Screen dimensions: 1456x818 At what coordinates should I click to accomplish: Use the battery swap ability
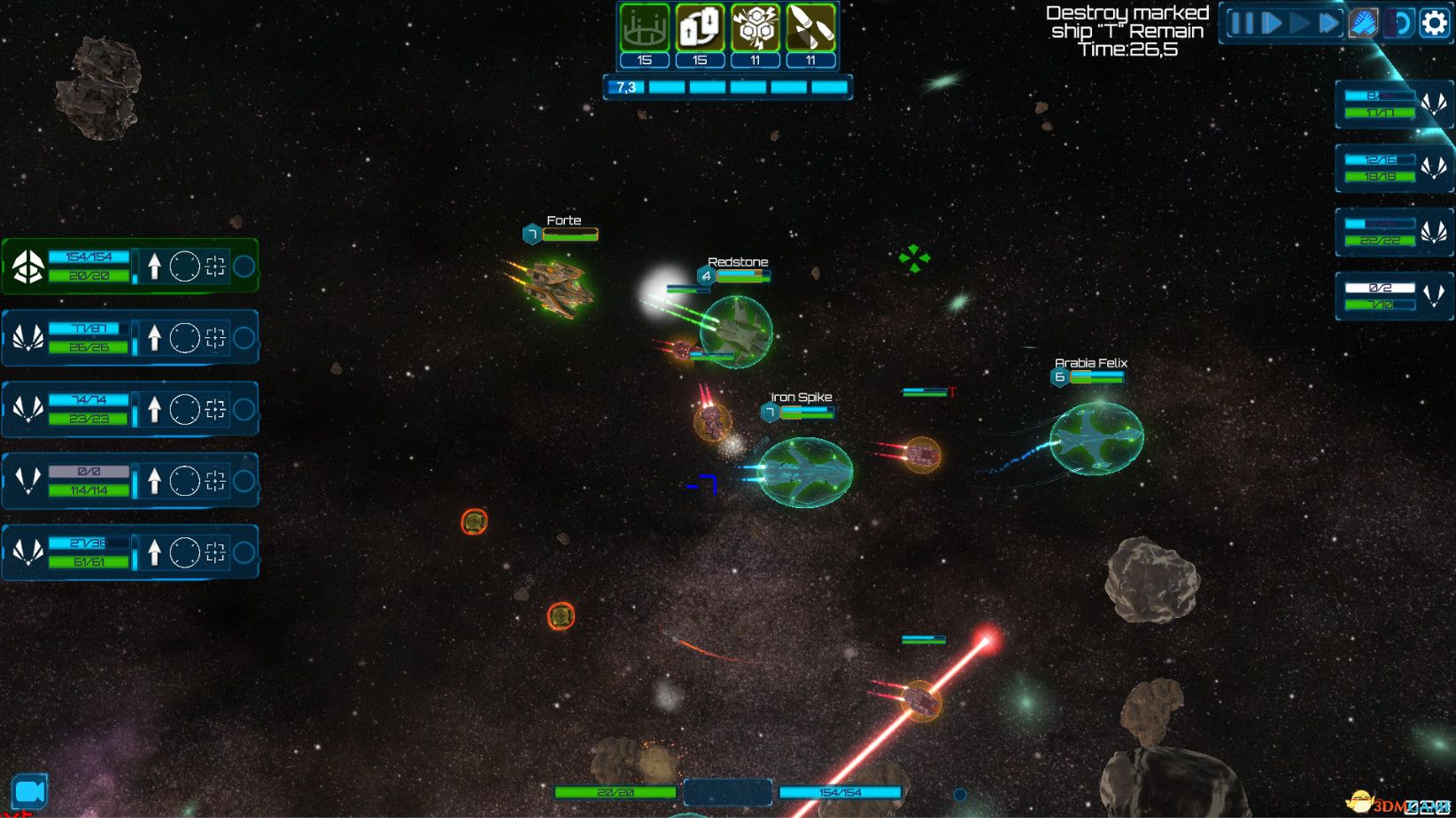[x=700, y=28]
